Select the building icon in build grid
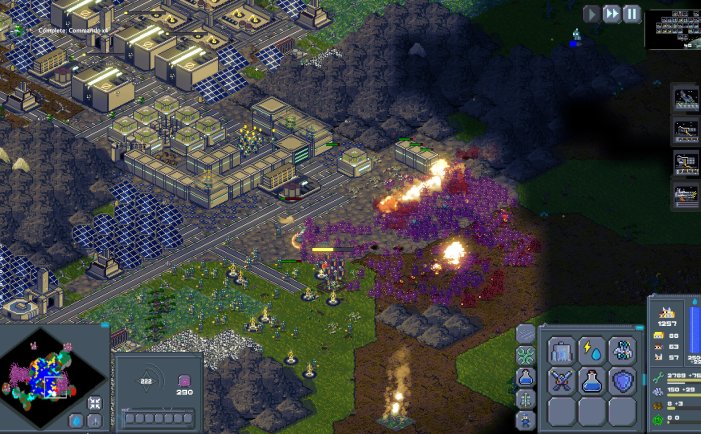The width and height of the screenshot is (701, 434). point(561,350)
